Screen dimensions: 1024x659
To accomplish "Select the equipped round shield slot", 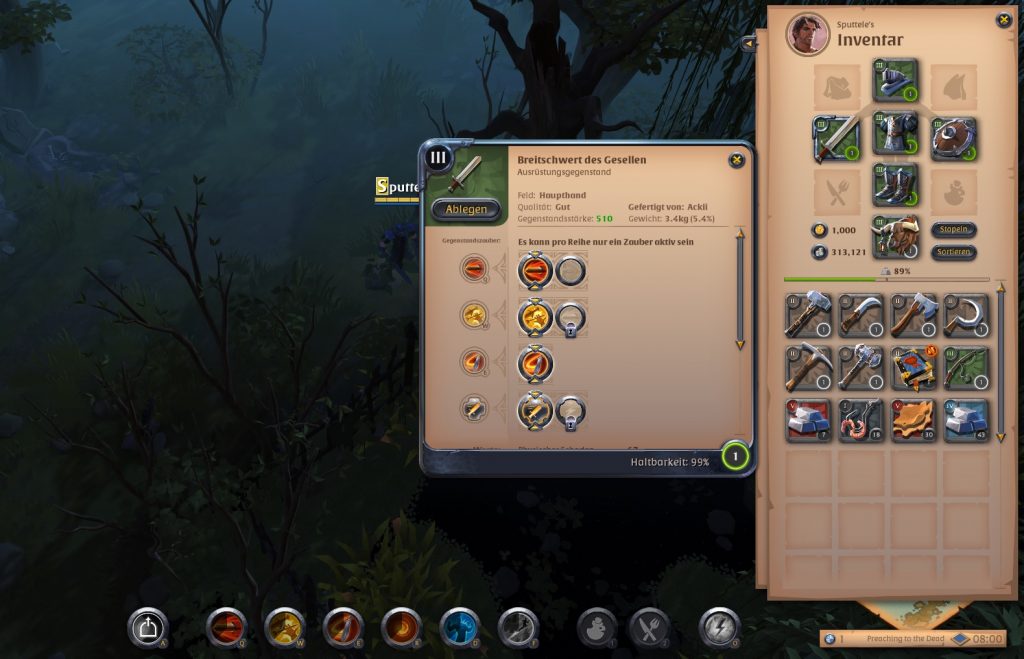I will click(953, 138).
